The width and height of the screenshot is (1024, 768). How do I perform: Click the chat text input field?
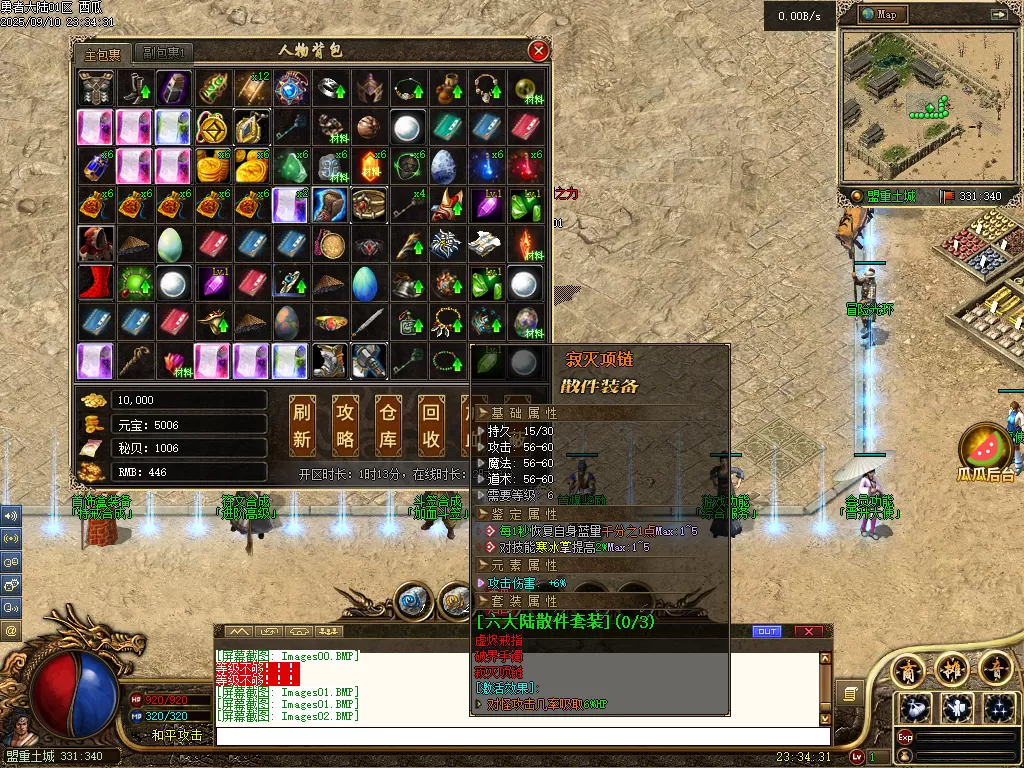520,737
